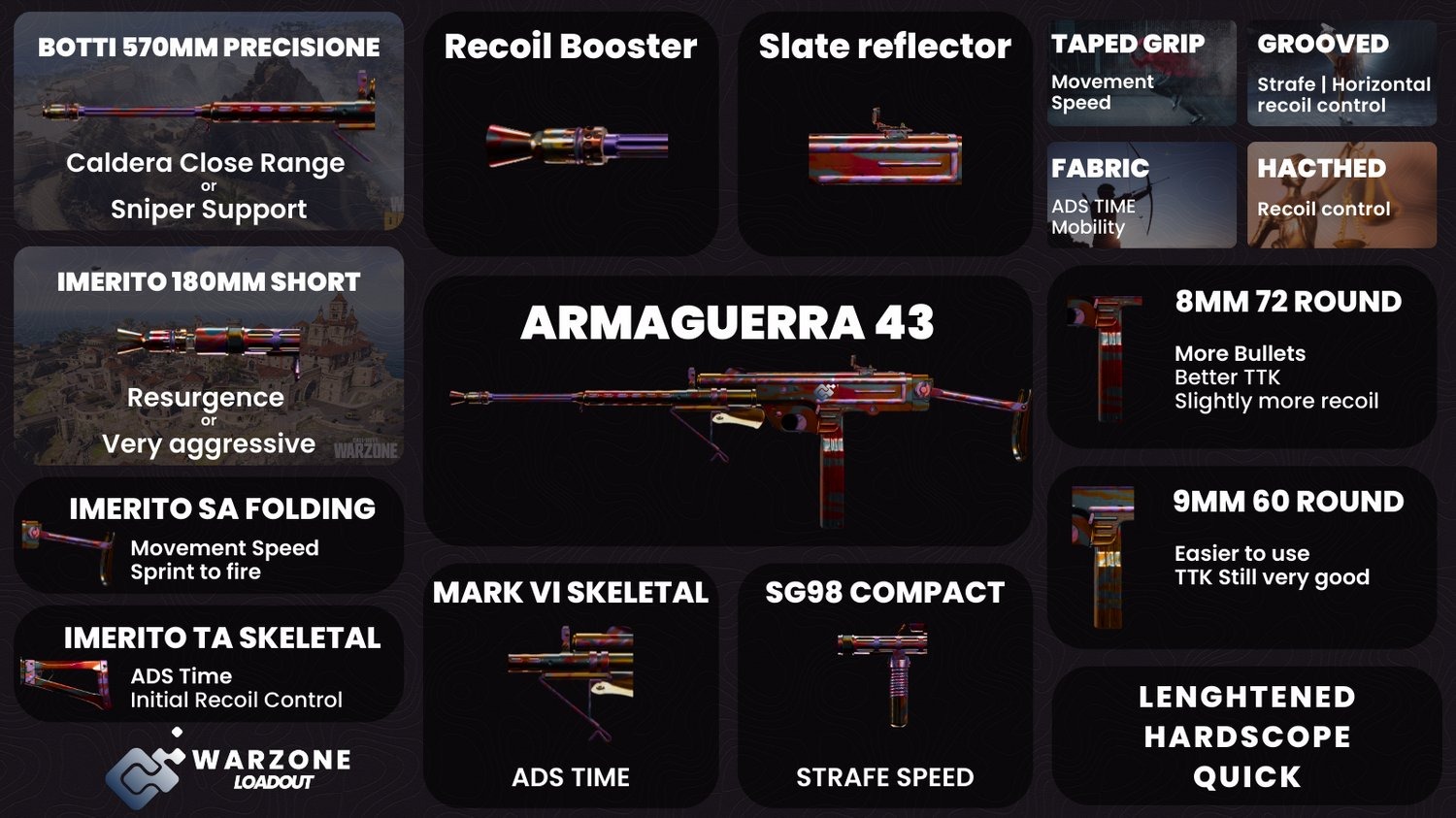Choose the Imerito 180mm Short barrel card
The image size is (1456, 818).
209,356
